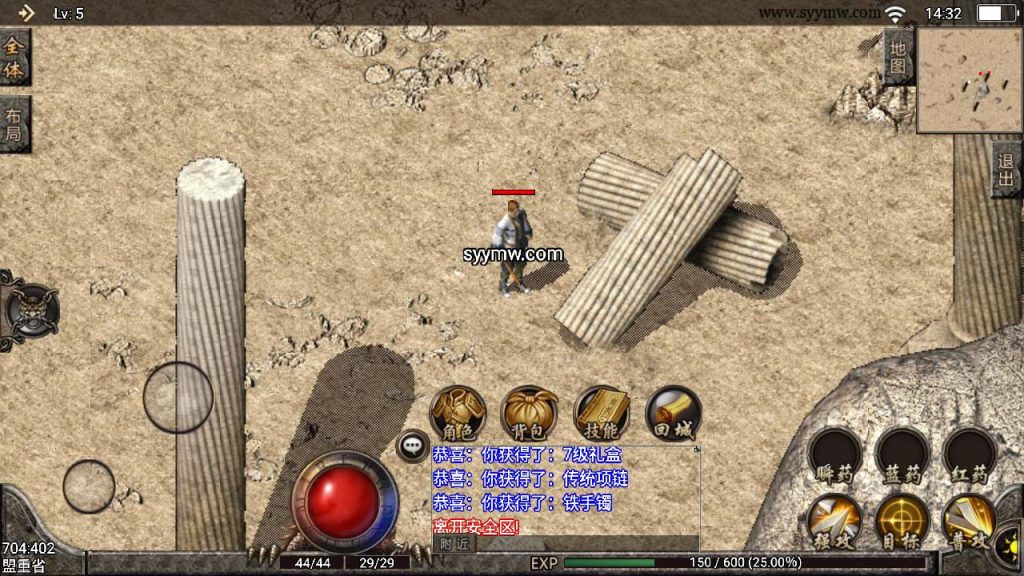
Task: Open the 地图 map button
Action: [x=899, y=57]
